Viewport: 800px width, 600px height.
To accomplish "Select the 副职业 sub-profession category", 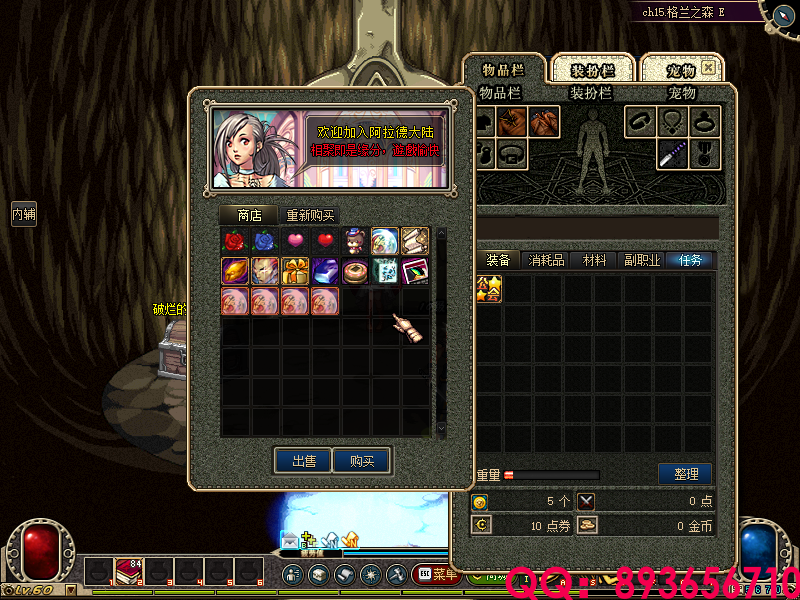I will [640, 260].
